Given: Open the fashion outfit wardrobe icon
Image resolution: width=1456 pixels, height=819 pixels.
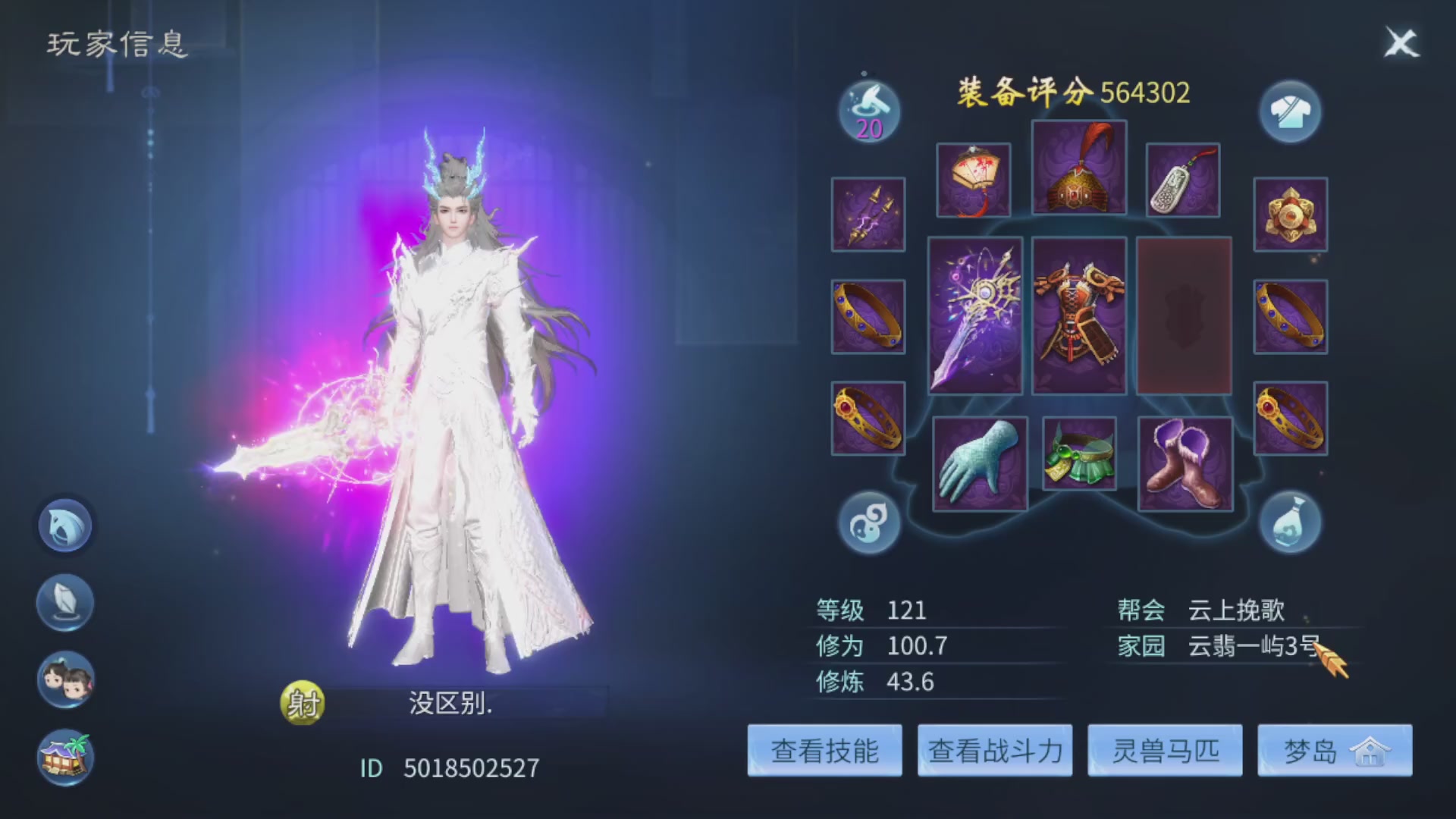Looking at the screenshot, I should pyautogui.click(x=1291, y=111).
